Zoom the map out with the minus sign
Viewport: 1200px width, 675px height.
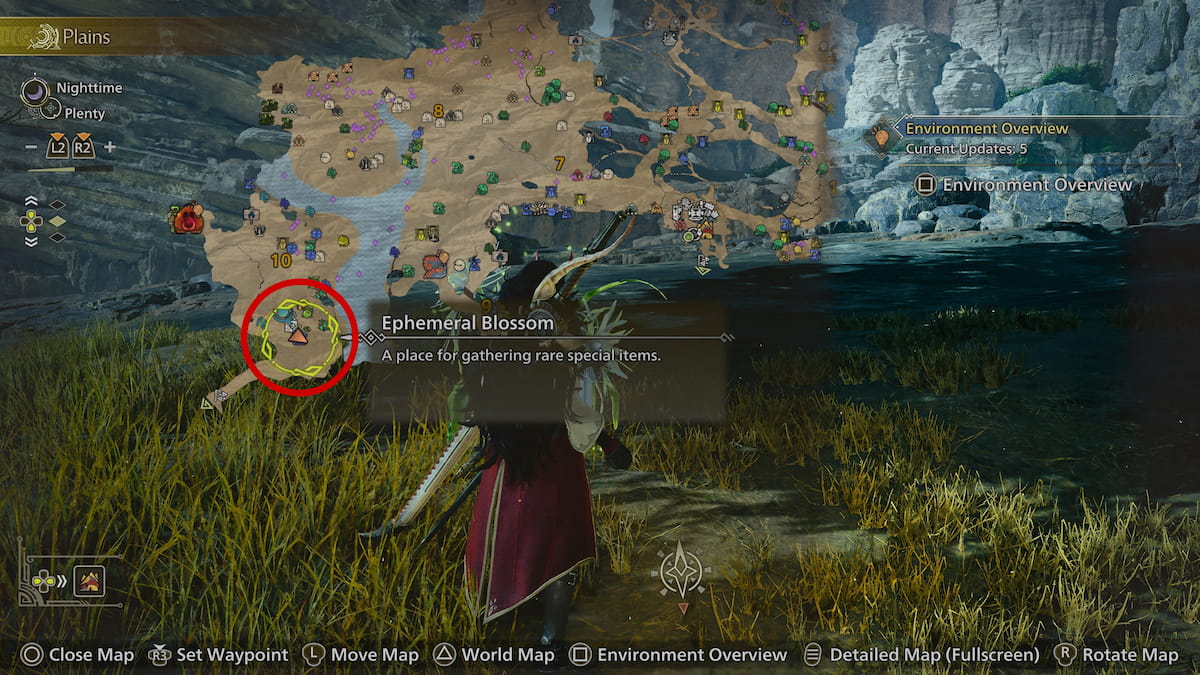pos(32,147)
